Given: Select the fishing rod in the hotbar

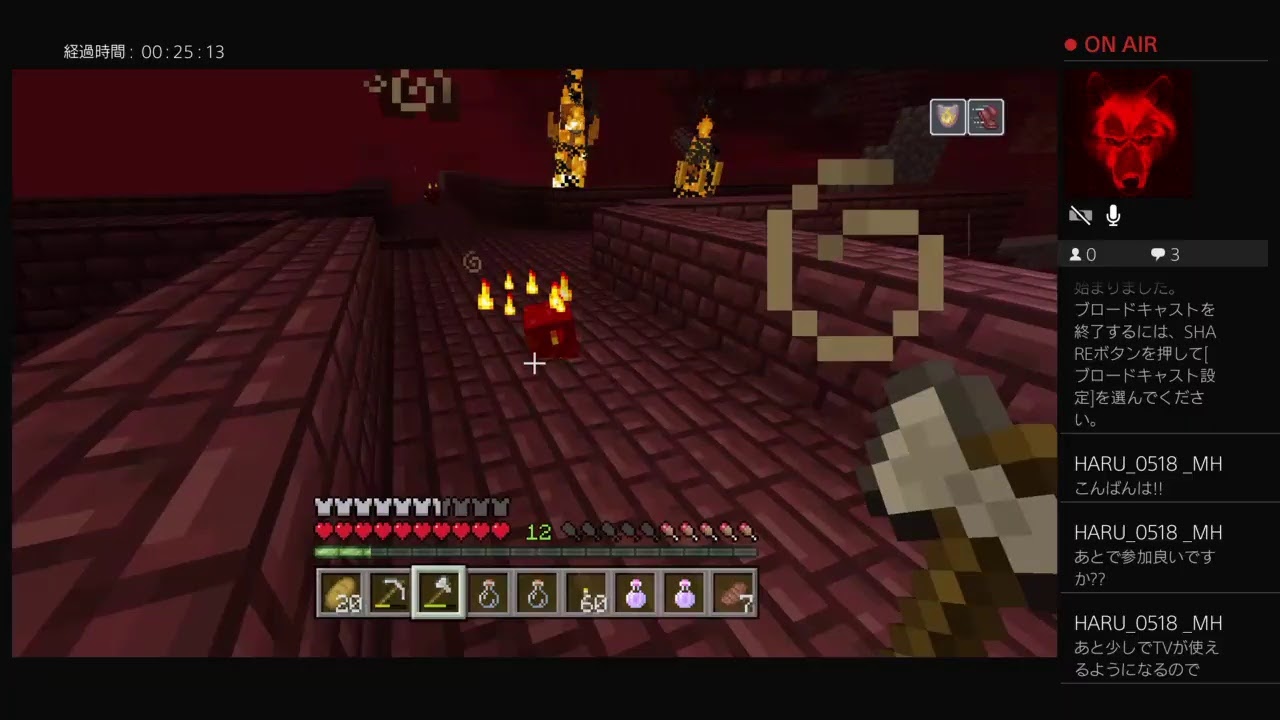Looking at the screenshot, I should (x=390, y=593).
